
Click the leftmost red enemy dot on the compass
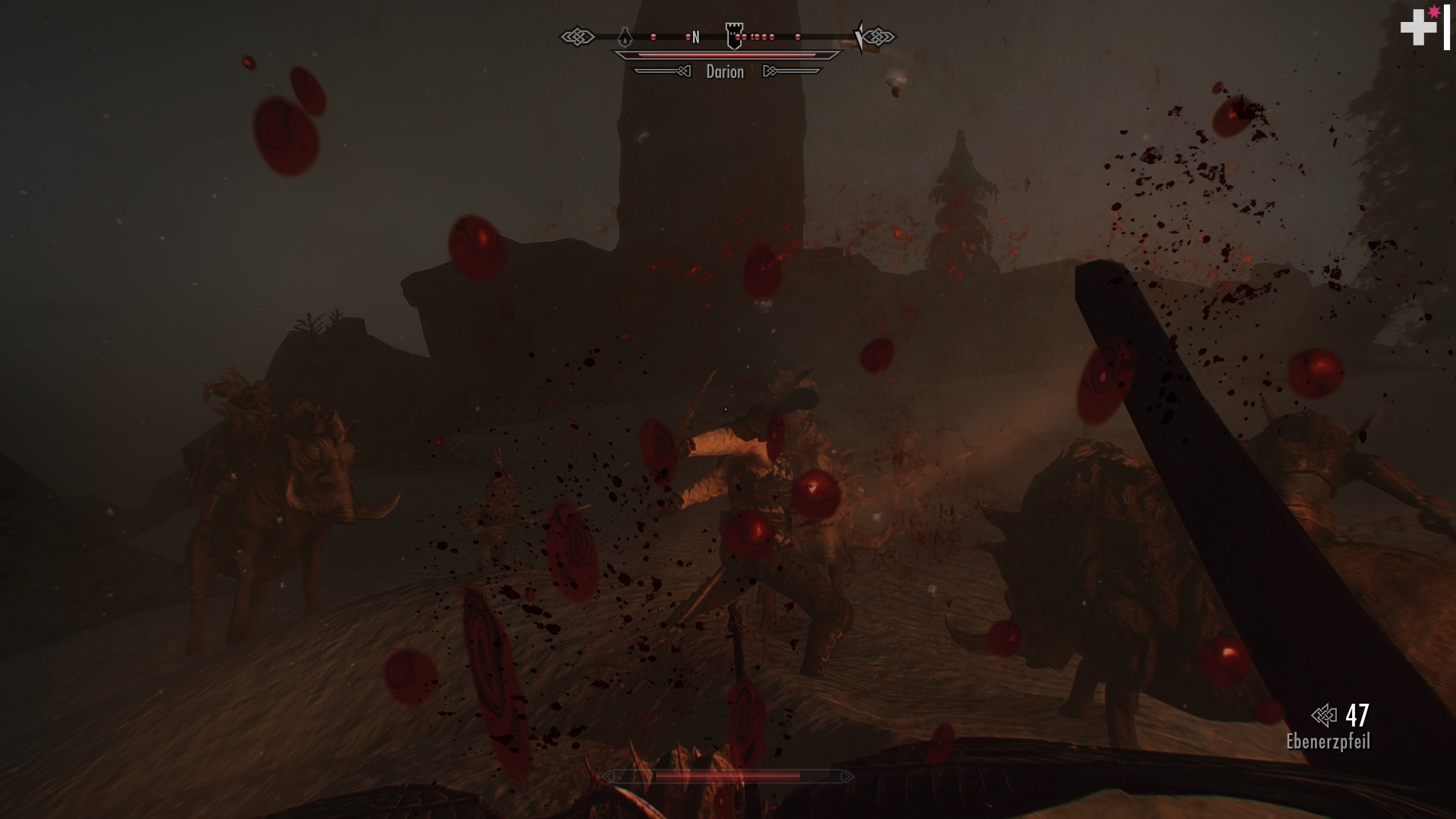[x=654, y=36]
